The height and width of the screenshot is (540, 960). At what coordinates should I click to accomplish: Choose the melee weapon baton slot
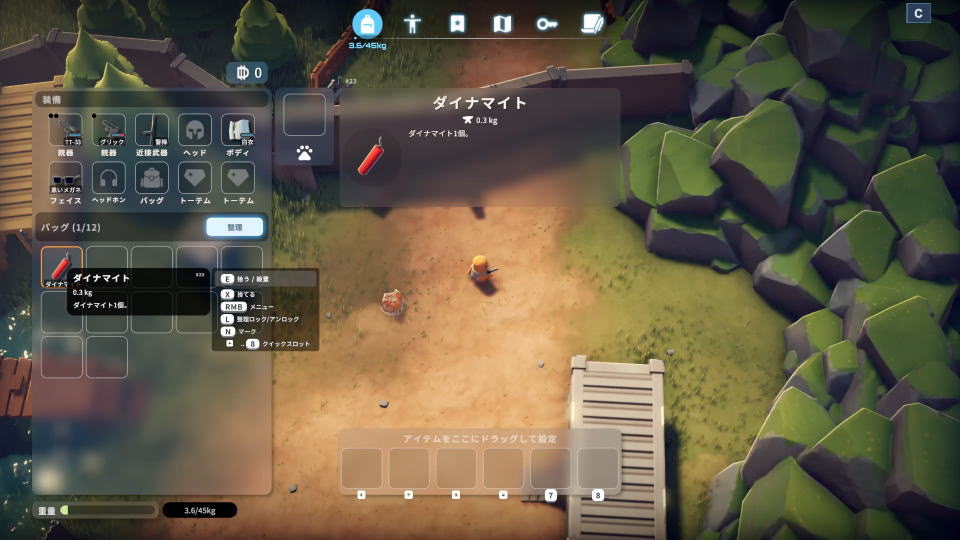click(x=152, y=130)
